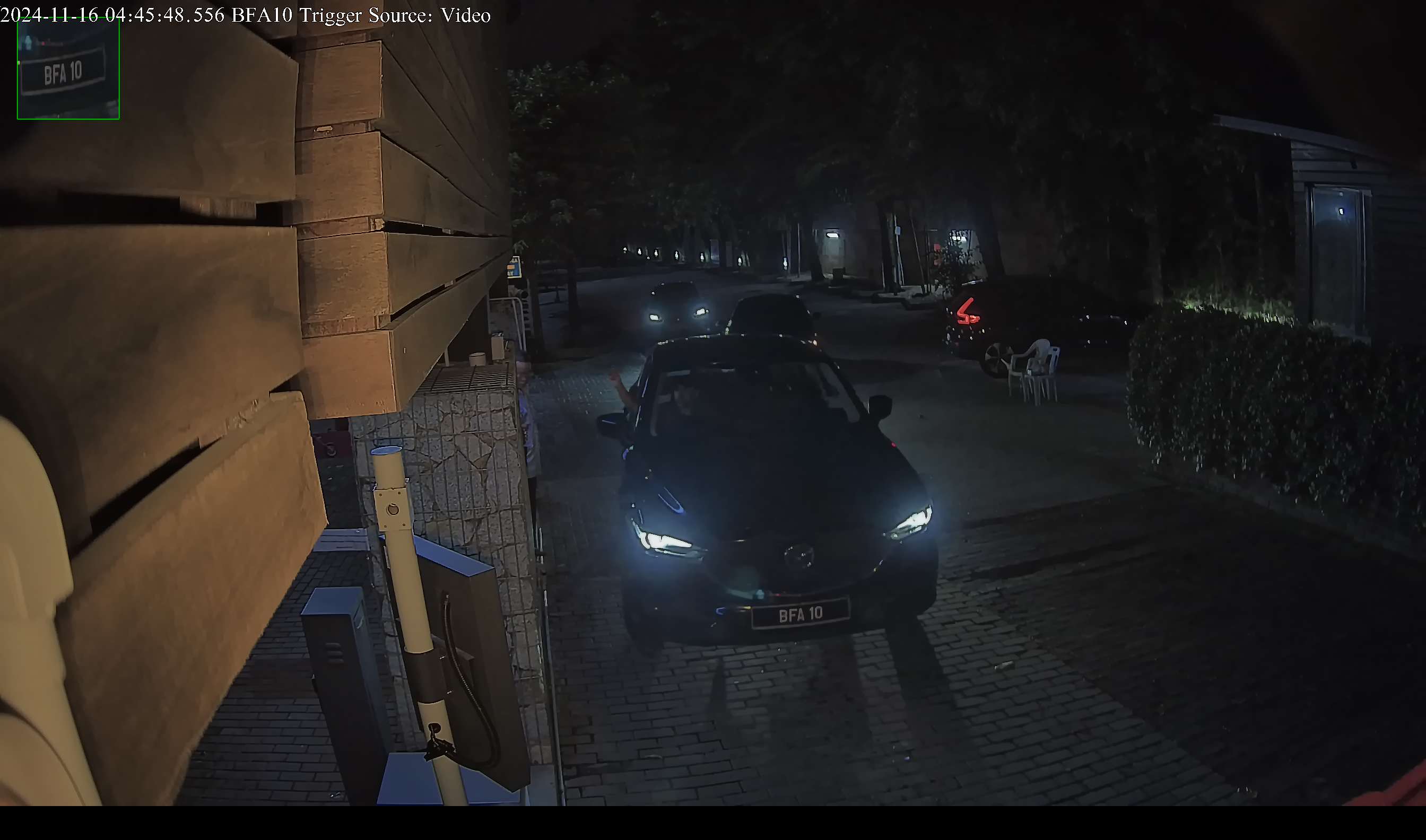Open the BFA 10 plate capture thumbnail
Screen dimensions: 1426x840
(x=68, y=69)
